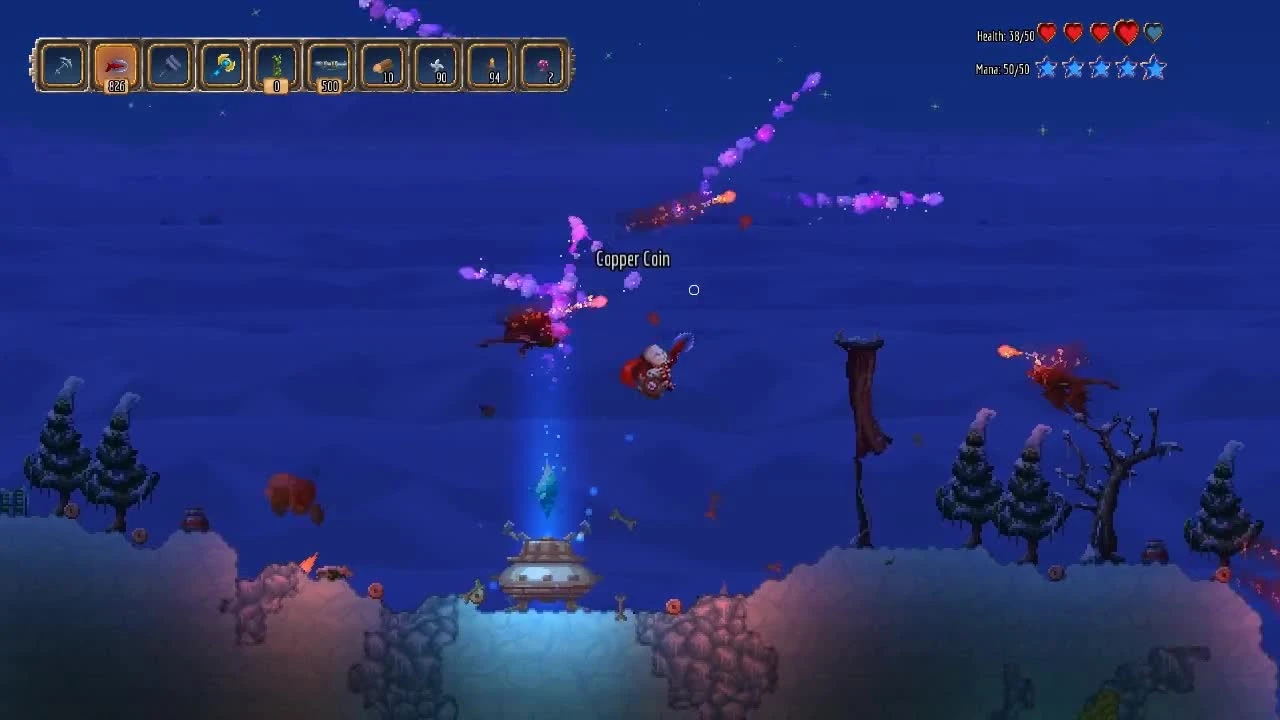
Task: Click the glowing crystal above the saucer
Action: click(x=545, y=488)
